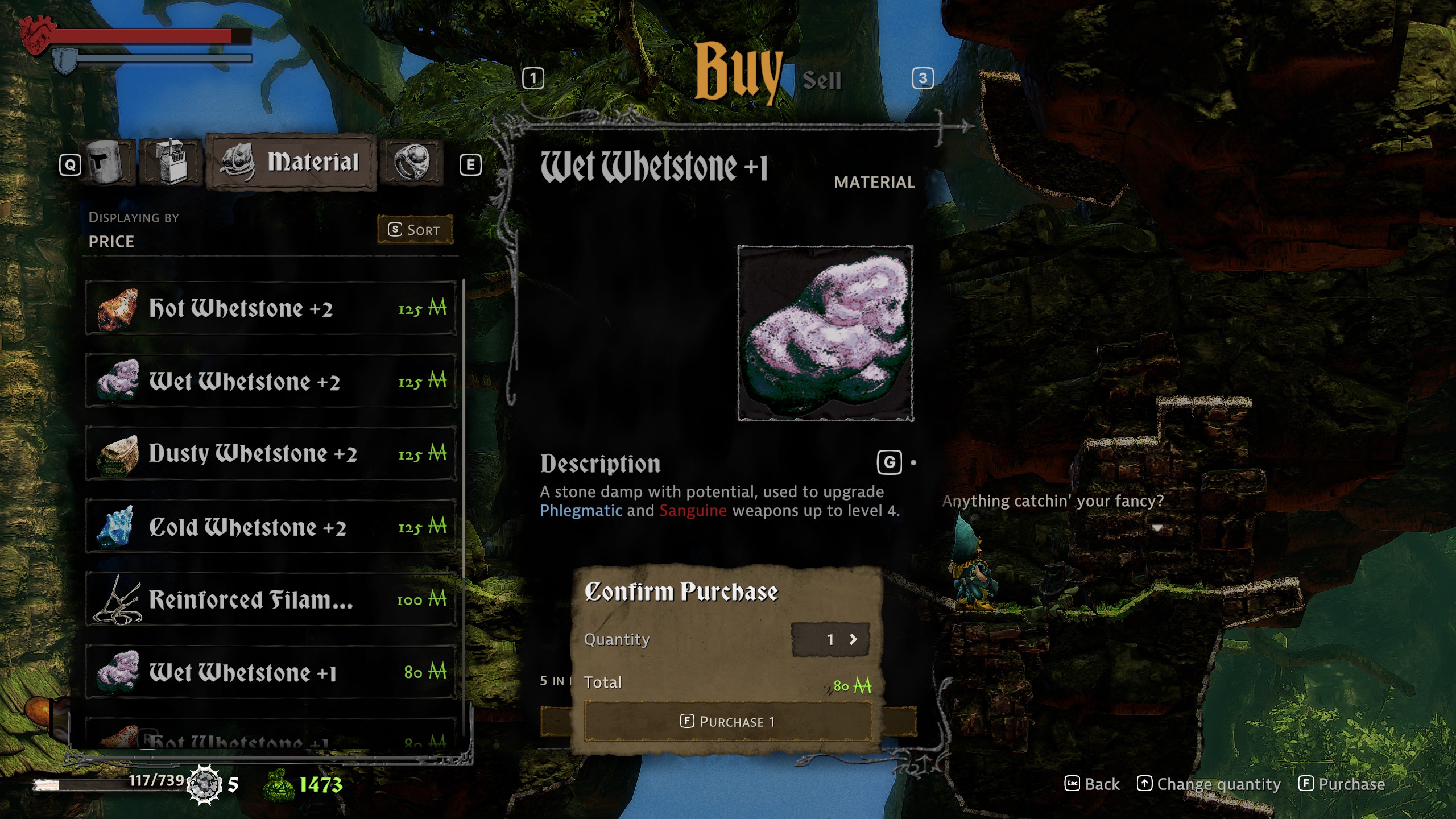
Task: Click the Purchase prompt in footer
Action: [1342, 784]
